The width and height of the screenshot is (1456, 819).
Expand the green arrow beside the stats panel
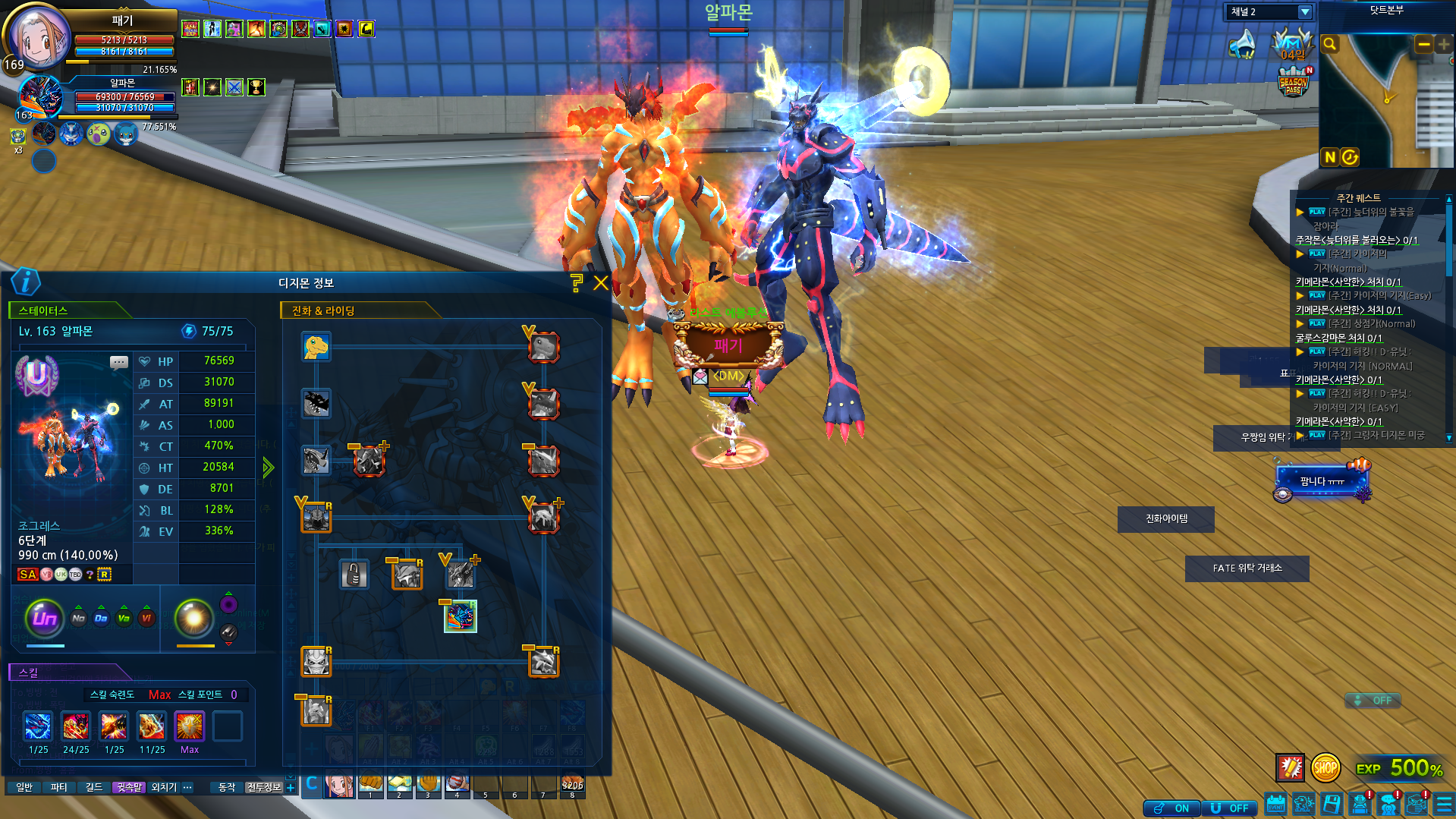(x=268, y=468)
